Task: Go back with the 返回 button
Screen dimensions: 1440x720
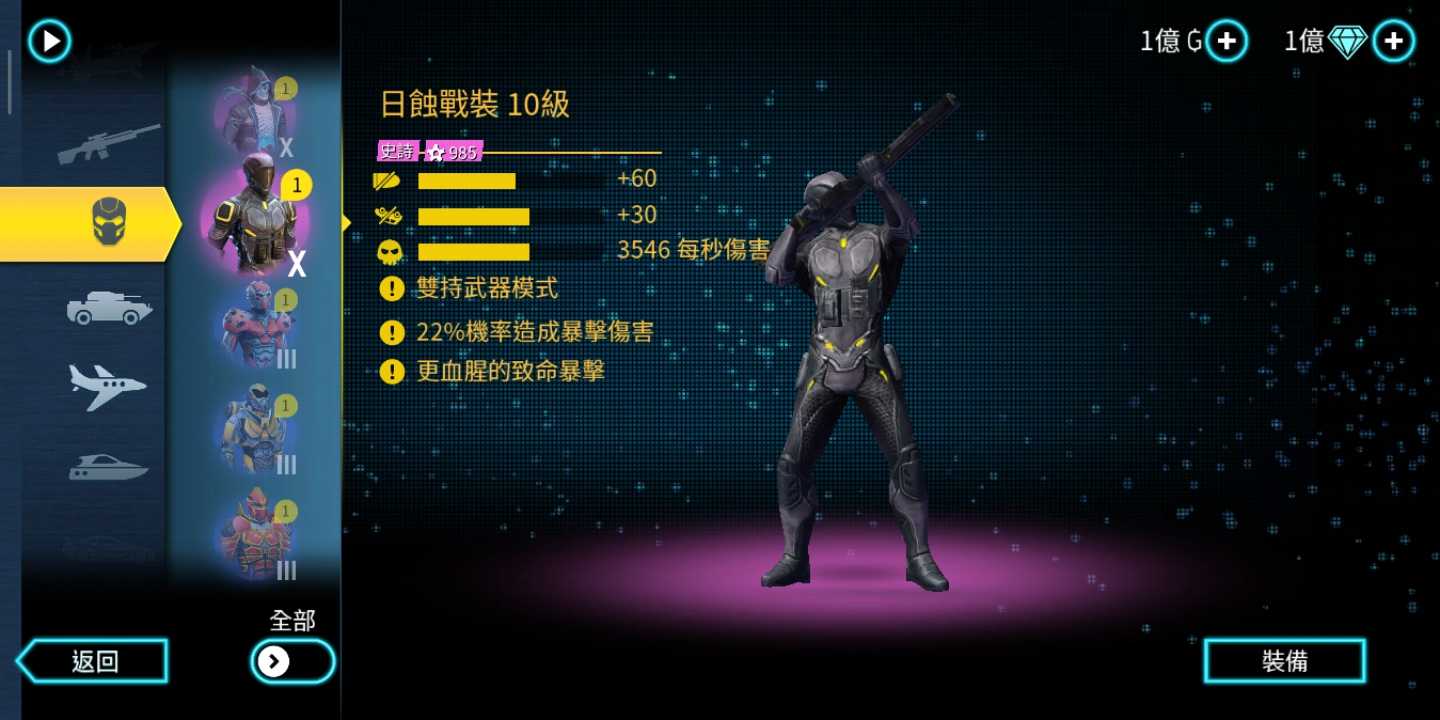Action: (94, 661)
